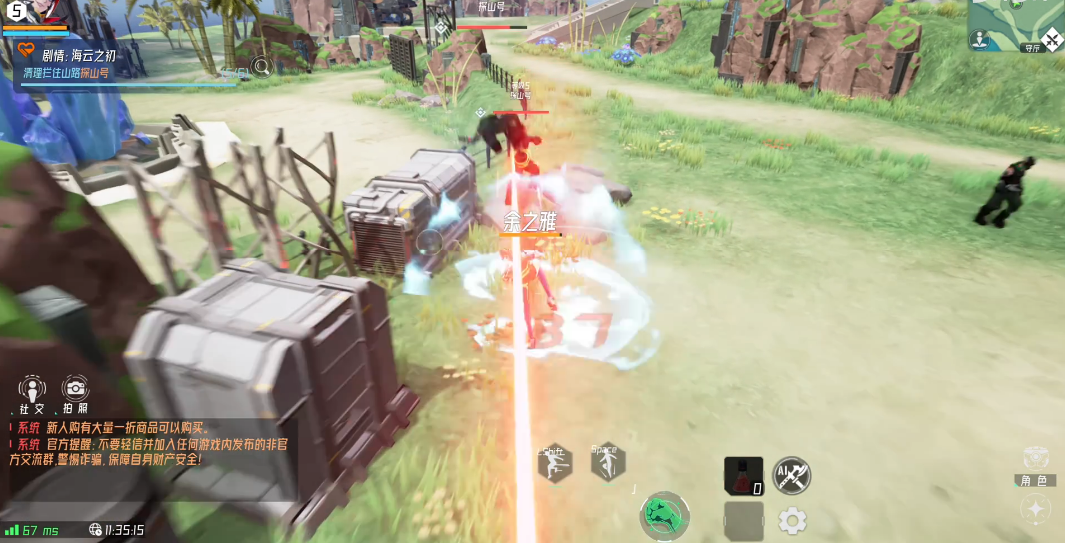Activate the jump skill hexagon

click(x=607, y=462)
